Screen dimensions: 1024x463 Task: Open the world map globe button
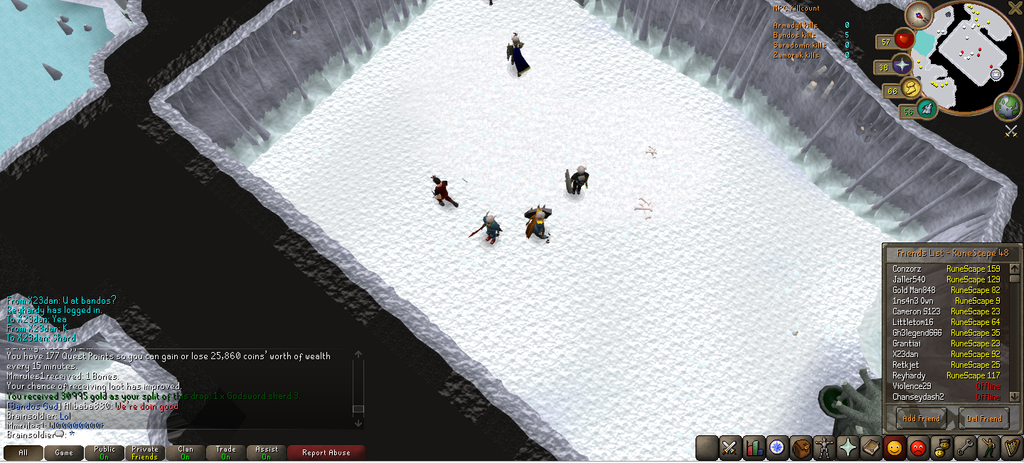click(x=1007, y=106)
